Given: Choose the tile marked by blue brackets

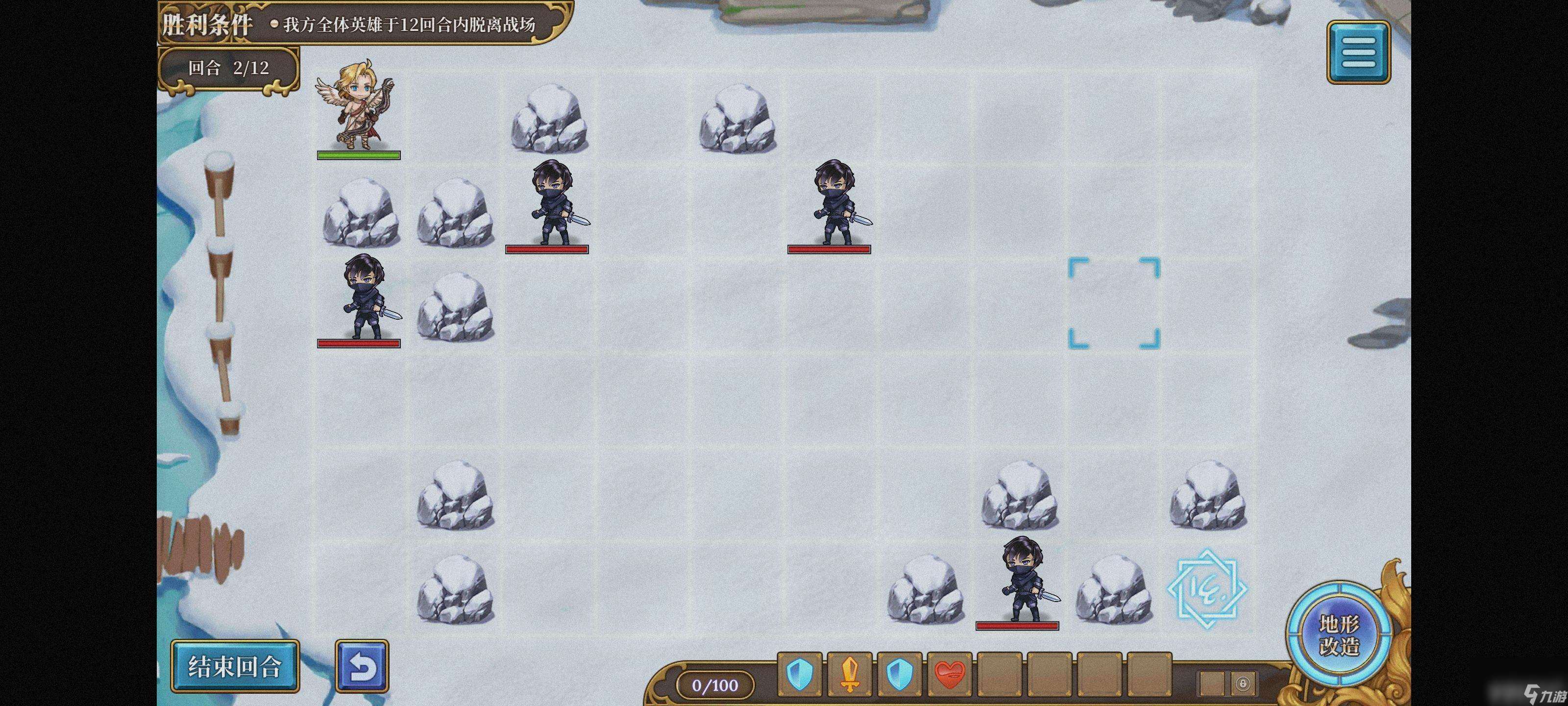Looking at the screenshot, I should coord(1114,303).
